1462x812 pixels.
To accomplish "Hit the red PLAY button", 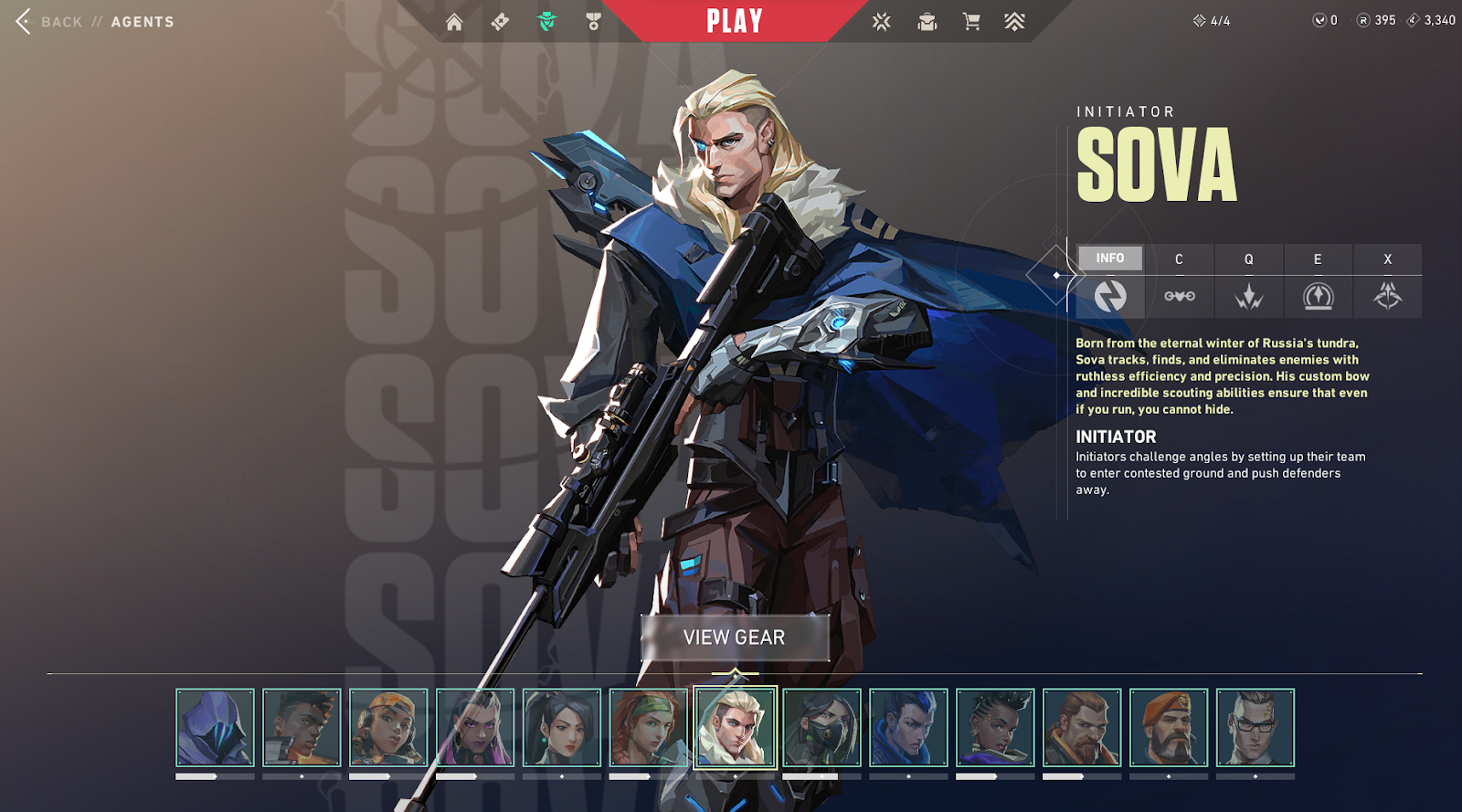I will coord(735,21).
